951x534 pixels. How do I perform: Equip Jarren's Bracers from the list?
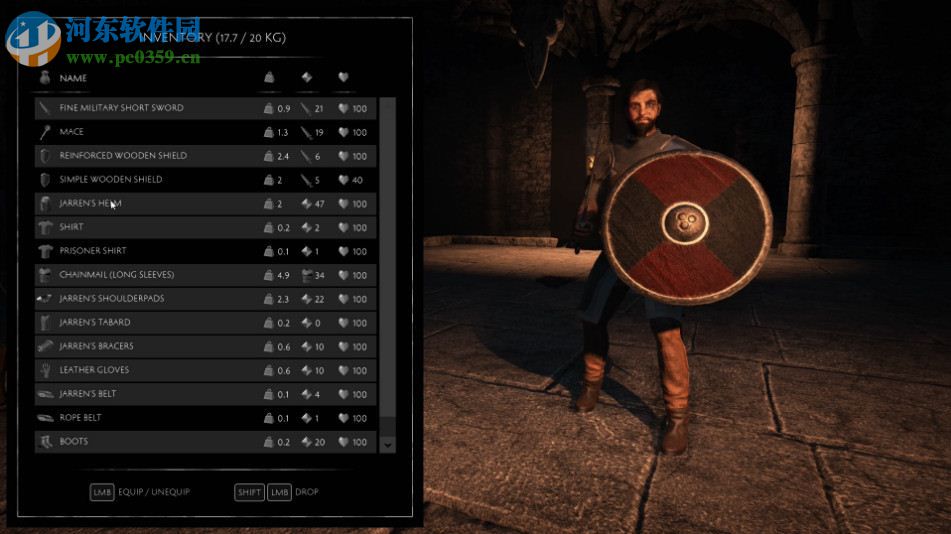[96, 347]
